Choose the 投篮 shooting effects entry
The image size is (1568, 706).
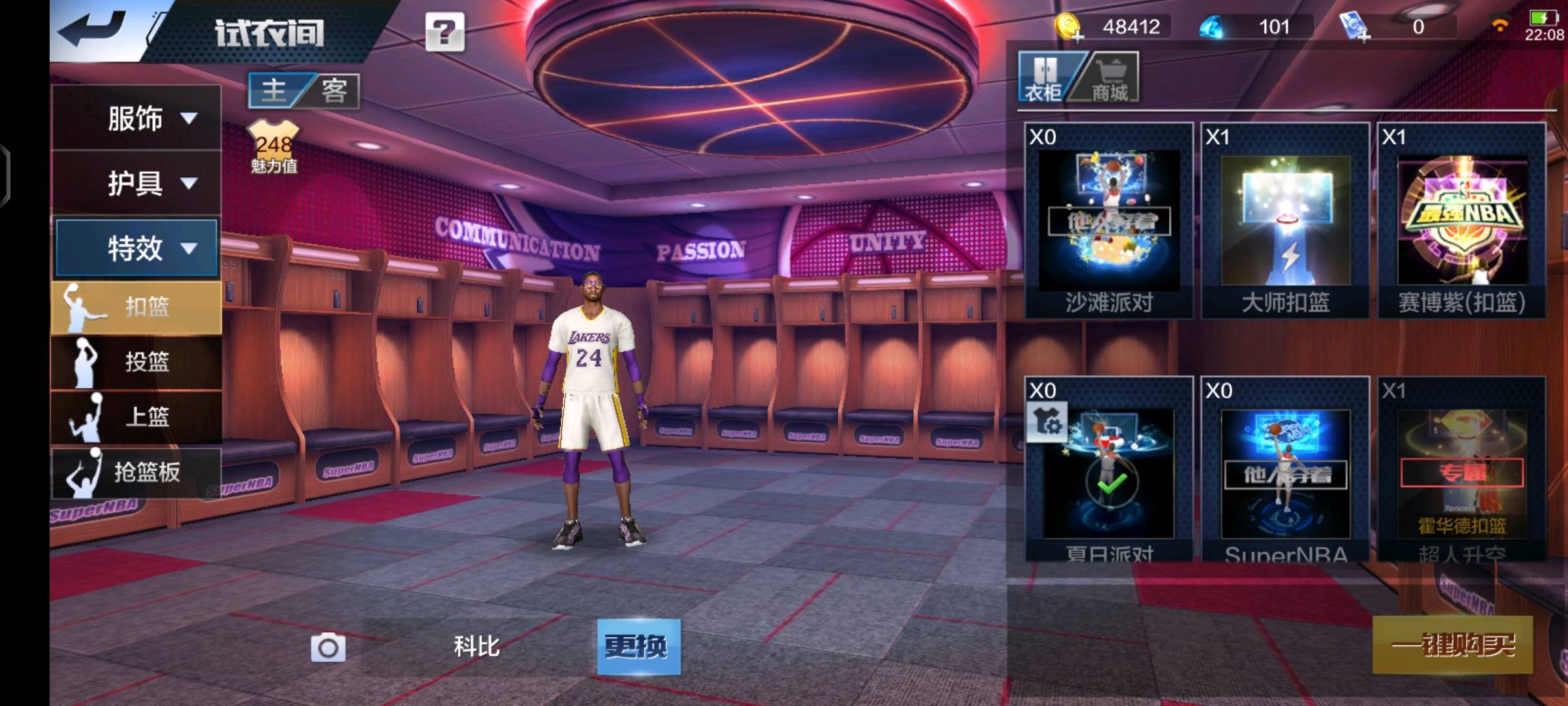[x=136, y=361]
